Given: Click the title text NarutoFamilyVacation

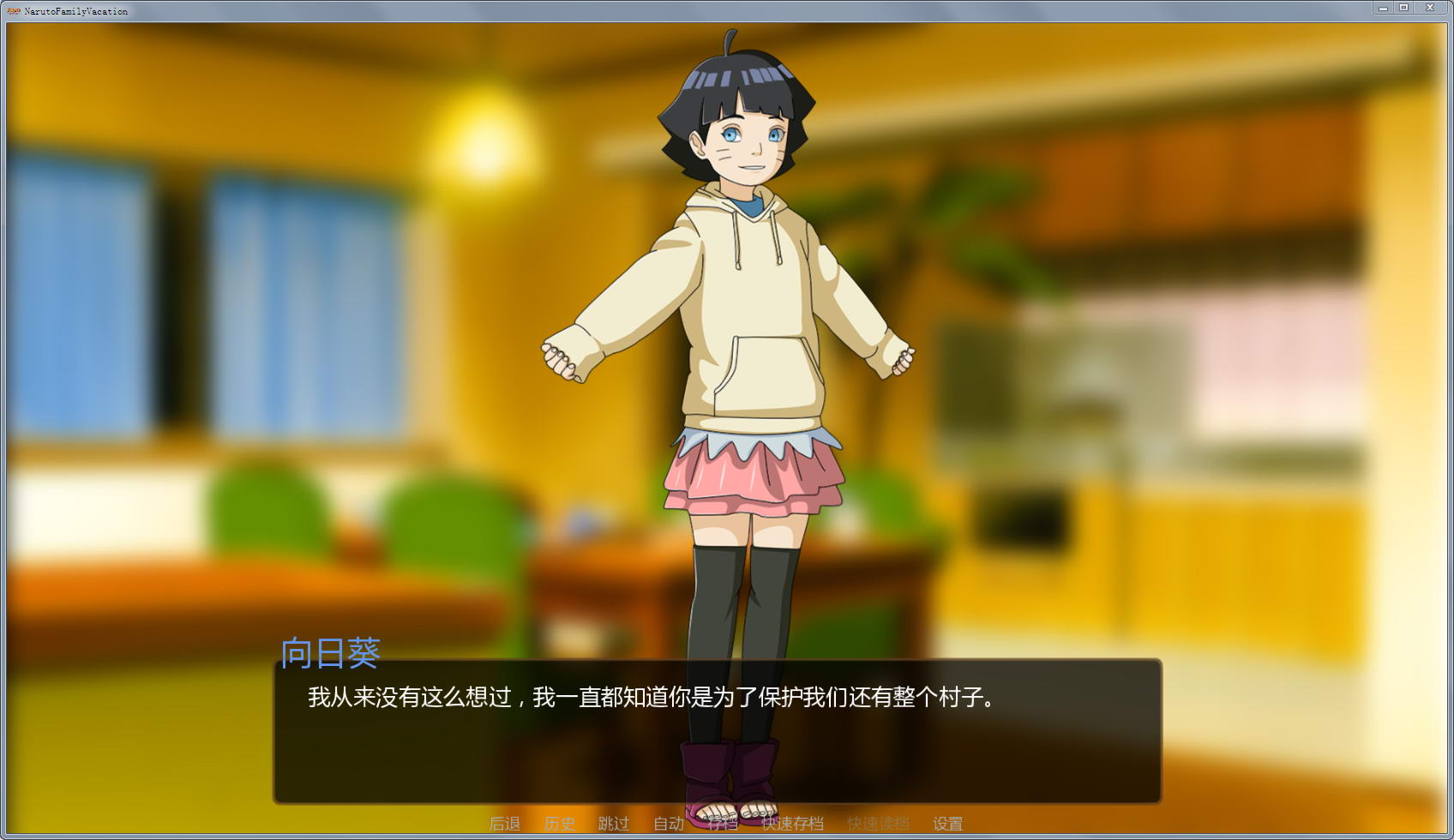Looking at the screenshot, I should point(77,10).
